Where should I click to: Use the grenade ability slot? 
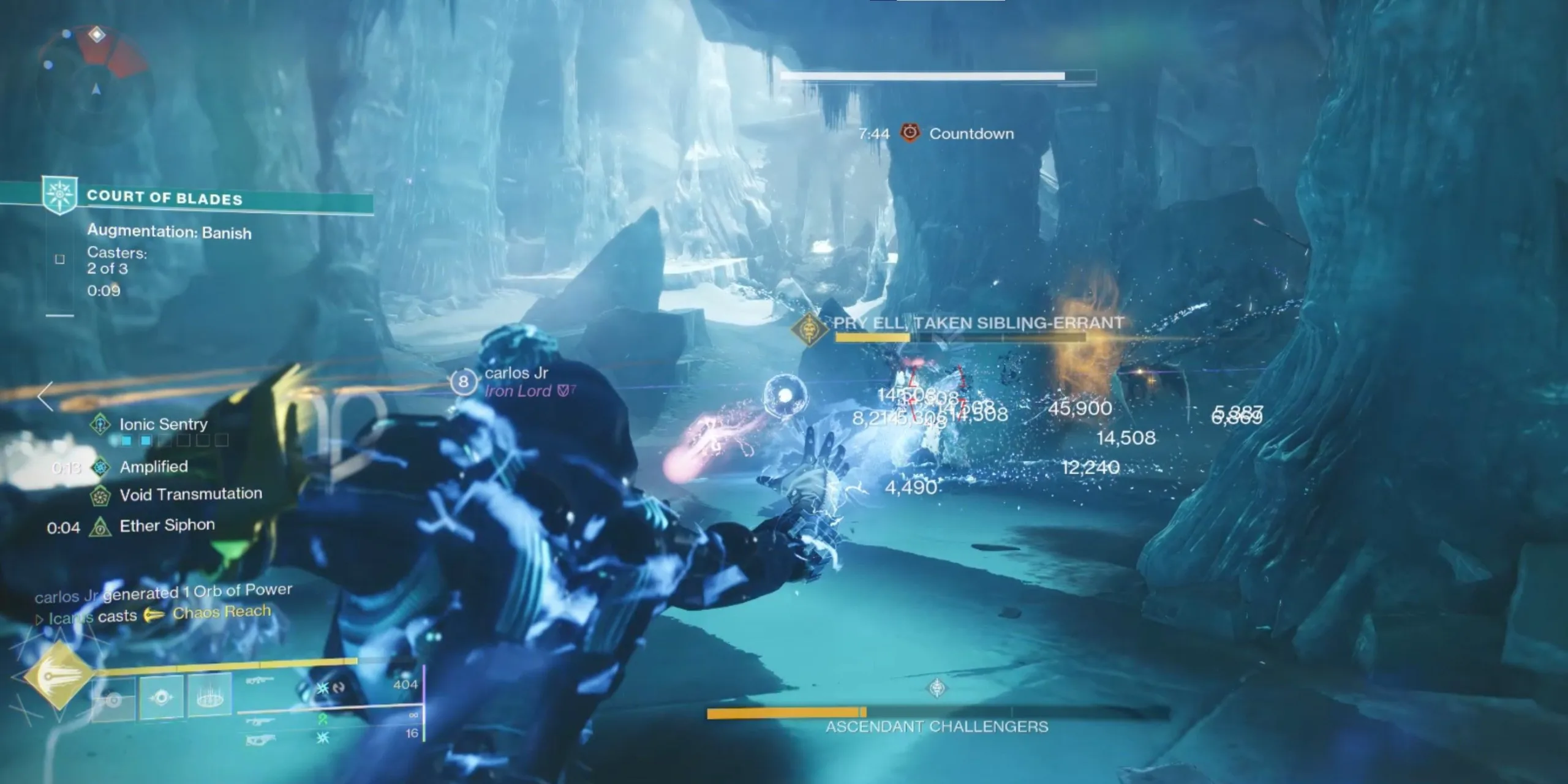click(x=113, y=698)
